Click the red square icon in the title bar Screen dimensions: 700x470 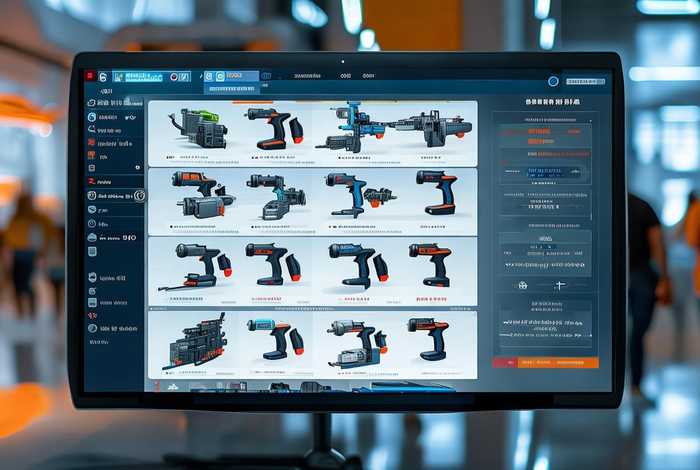pos(90,76)
